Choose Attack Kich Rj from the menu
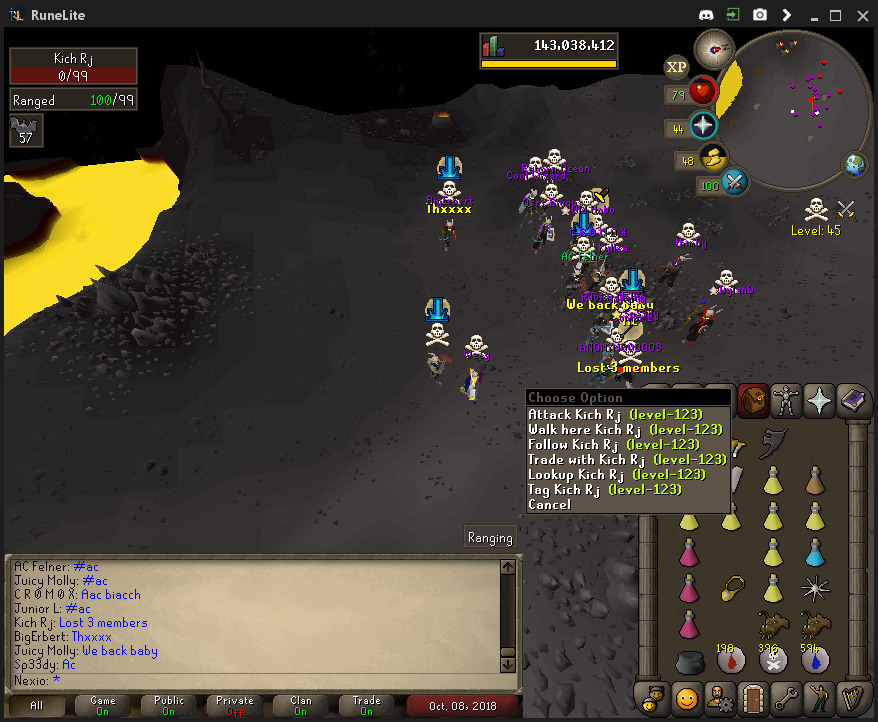The image size is (878, 722). click(x=615, y=414)
